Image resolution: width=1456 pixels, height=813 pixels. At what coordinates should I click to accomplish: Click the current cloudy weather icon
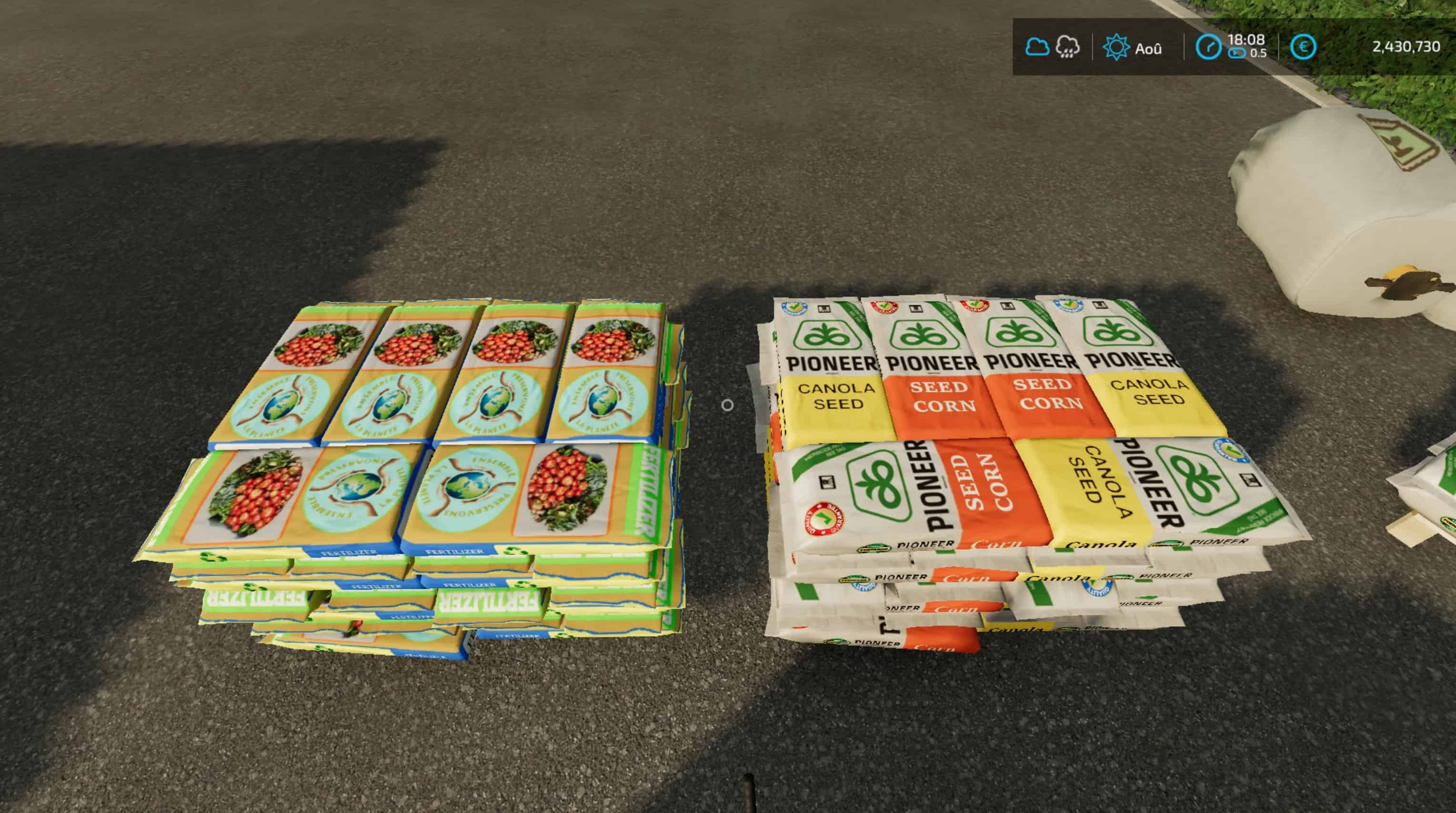click(x=1038, y=47)
